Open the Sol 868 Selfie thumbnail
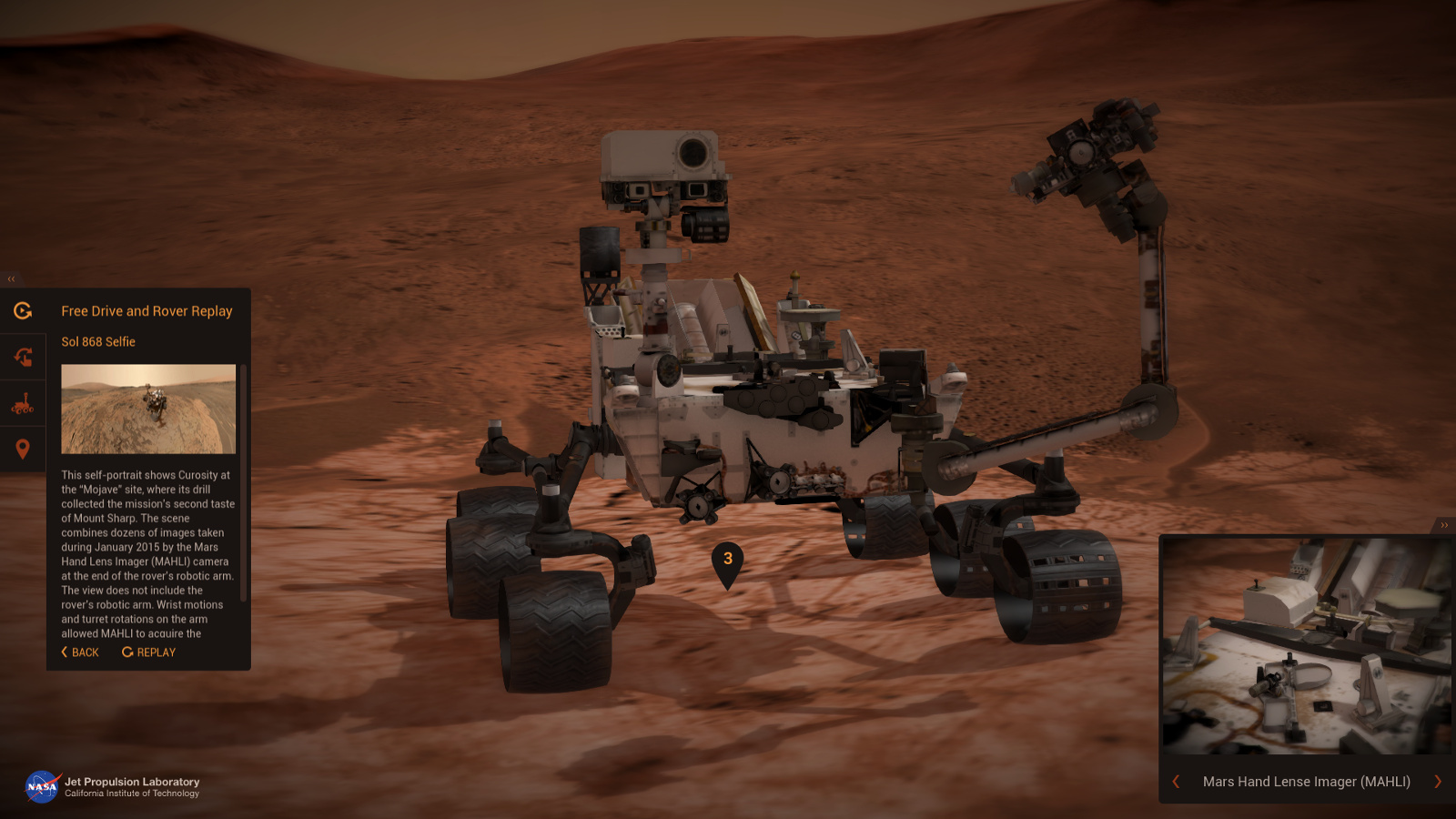Viewport: 1456px width, 819px height. pyautogui.click(x=148, y=407)
